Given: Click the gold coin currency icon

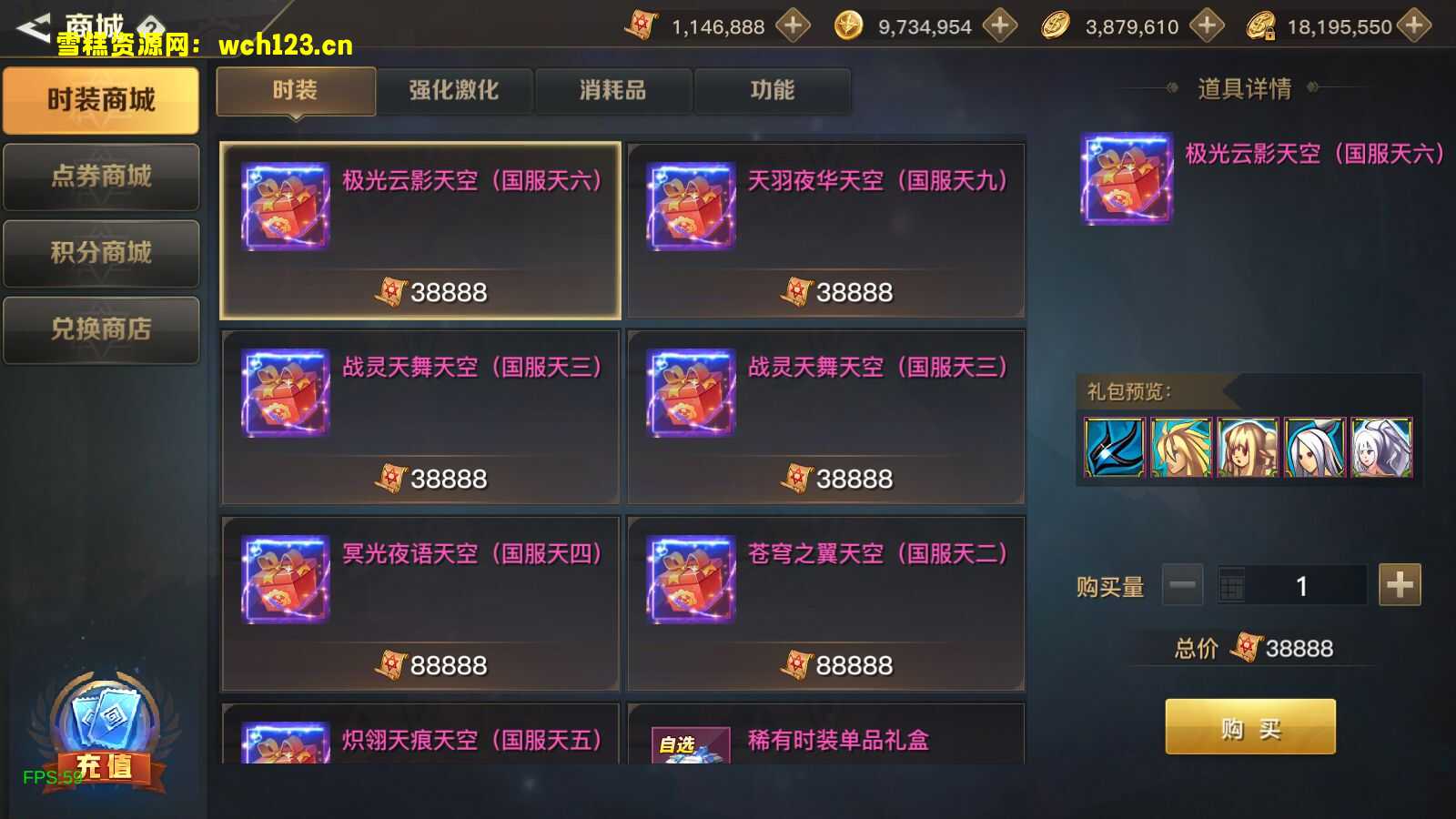Looking at the screenshot, I should [x=1056, y=25].
